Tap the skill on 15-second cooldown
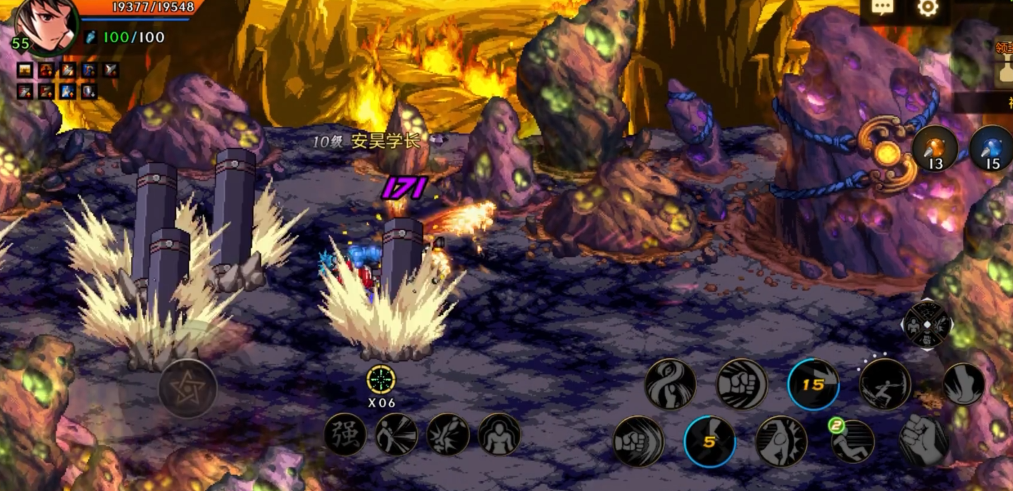 tap(813, 385)
